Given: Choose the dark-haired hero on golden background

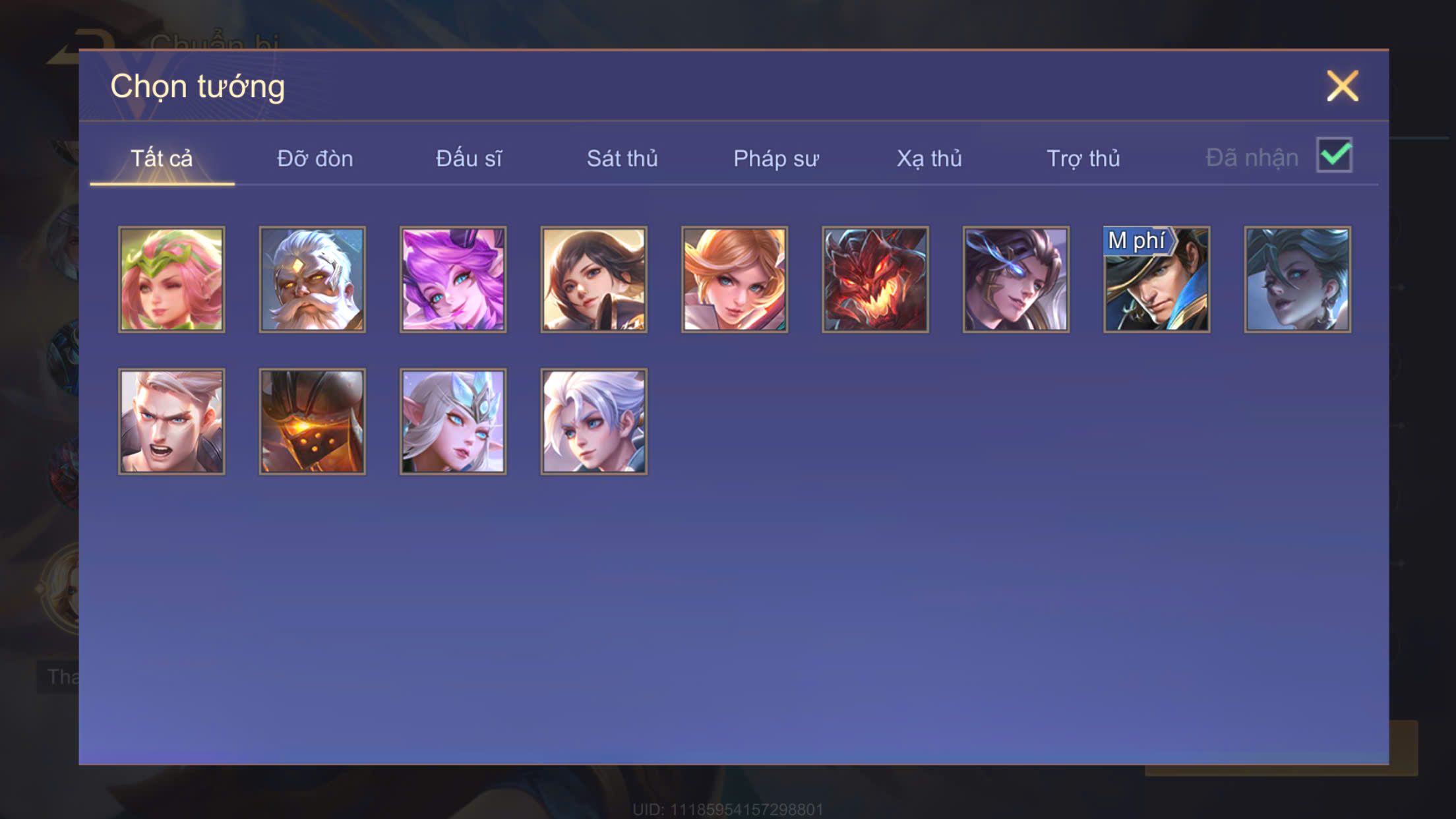Looking at the screenshot, I should [594, 280].
